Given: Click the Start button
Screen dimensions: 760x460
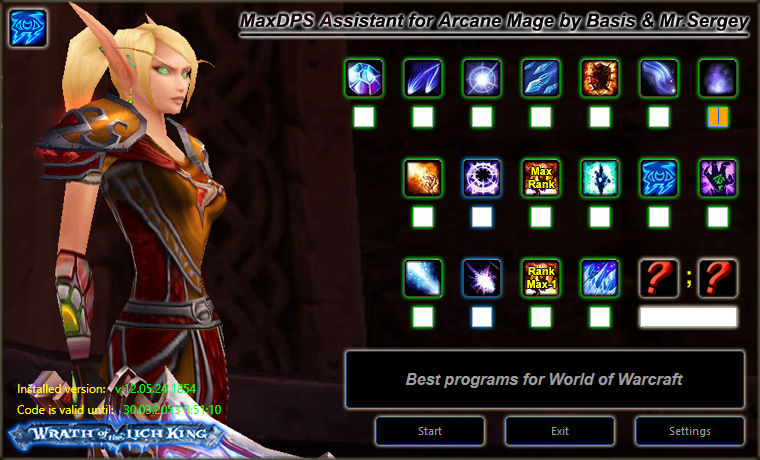Looking at the screenshot, I should tap(430, 431).
